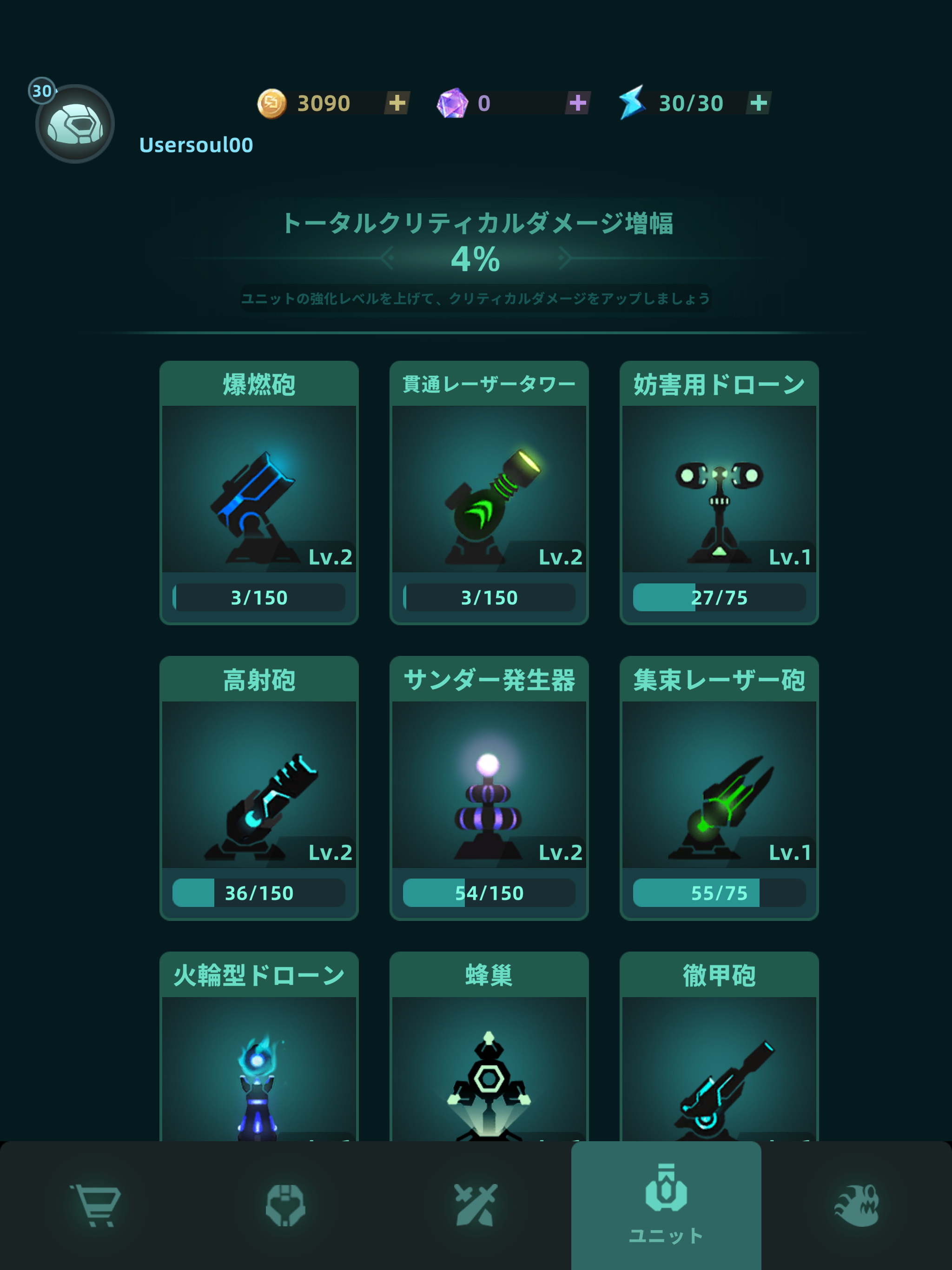
Task: Expand the left arrow beside 4%
Action: (388, 258)
